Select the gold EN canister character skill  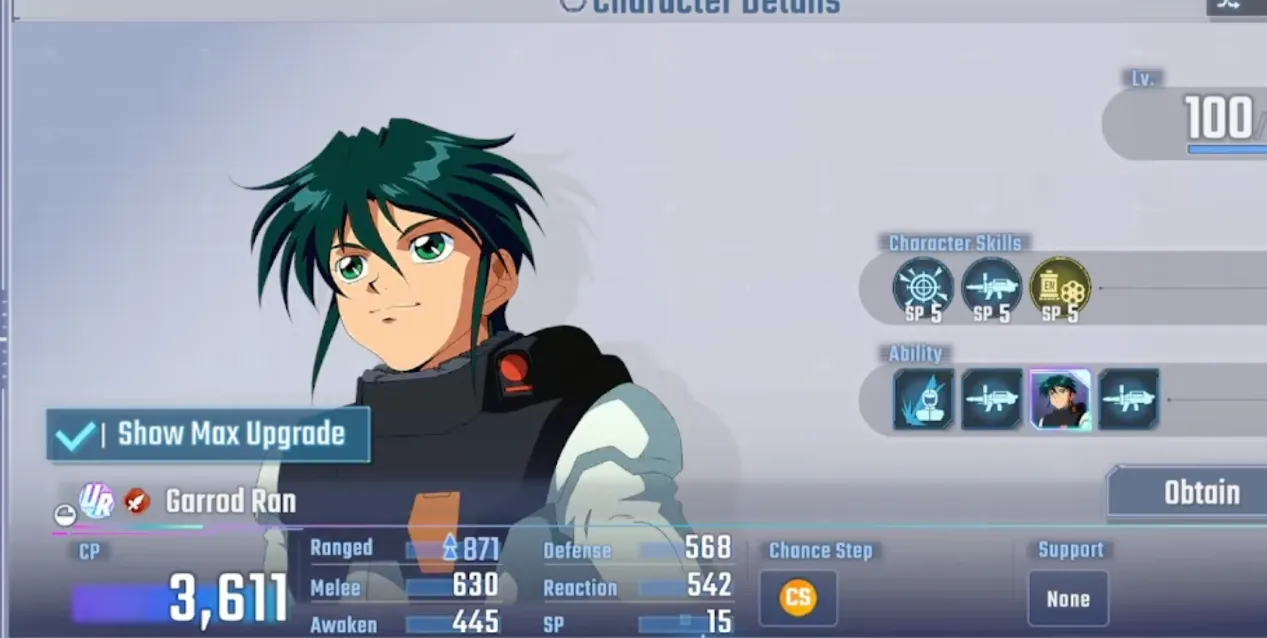click(1060, 287)
